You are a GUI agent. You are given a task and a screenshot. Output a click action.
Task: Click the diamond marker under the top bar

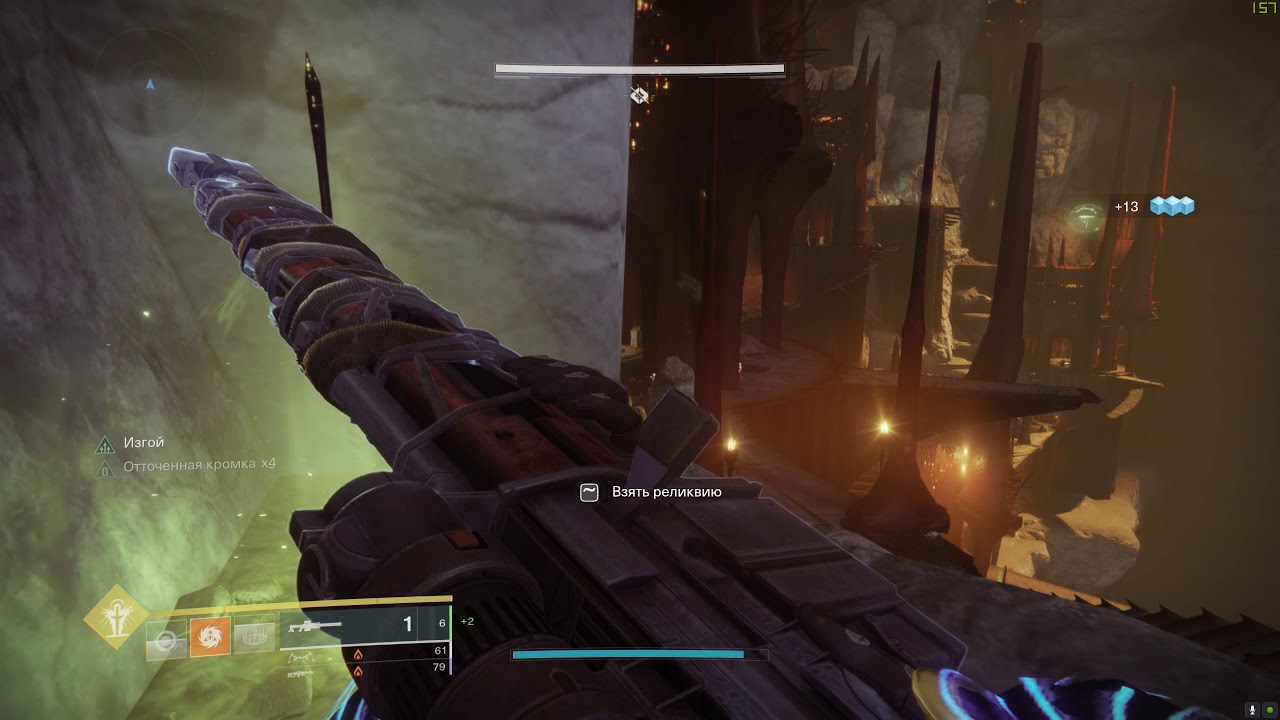pyautogui.click(x=639, y=95)
